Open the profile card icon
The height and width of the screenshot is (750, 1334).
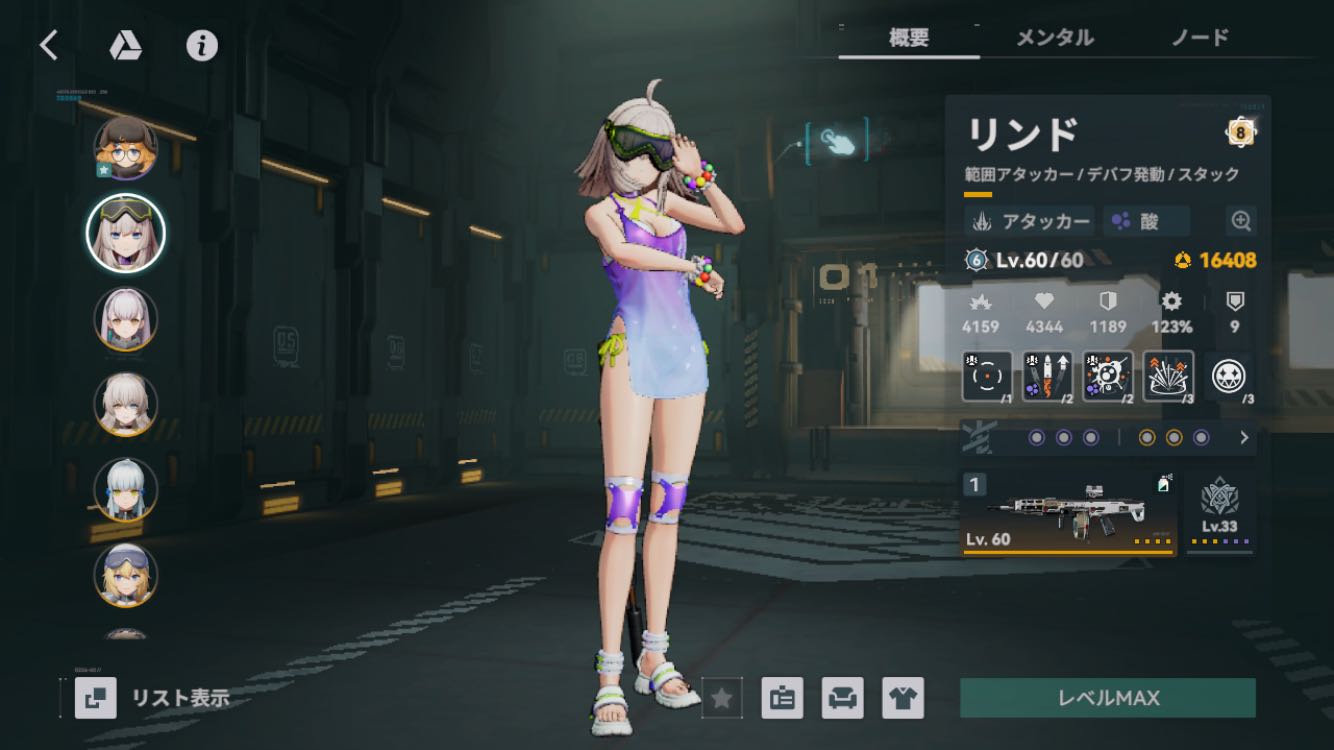(782, 698)
